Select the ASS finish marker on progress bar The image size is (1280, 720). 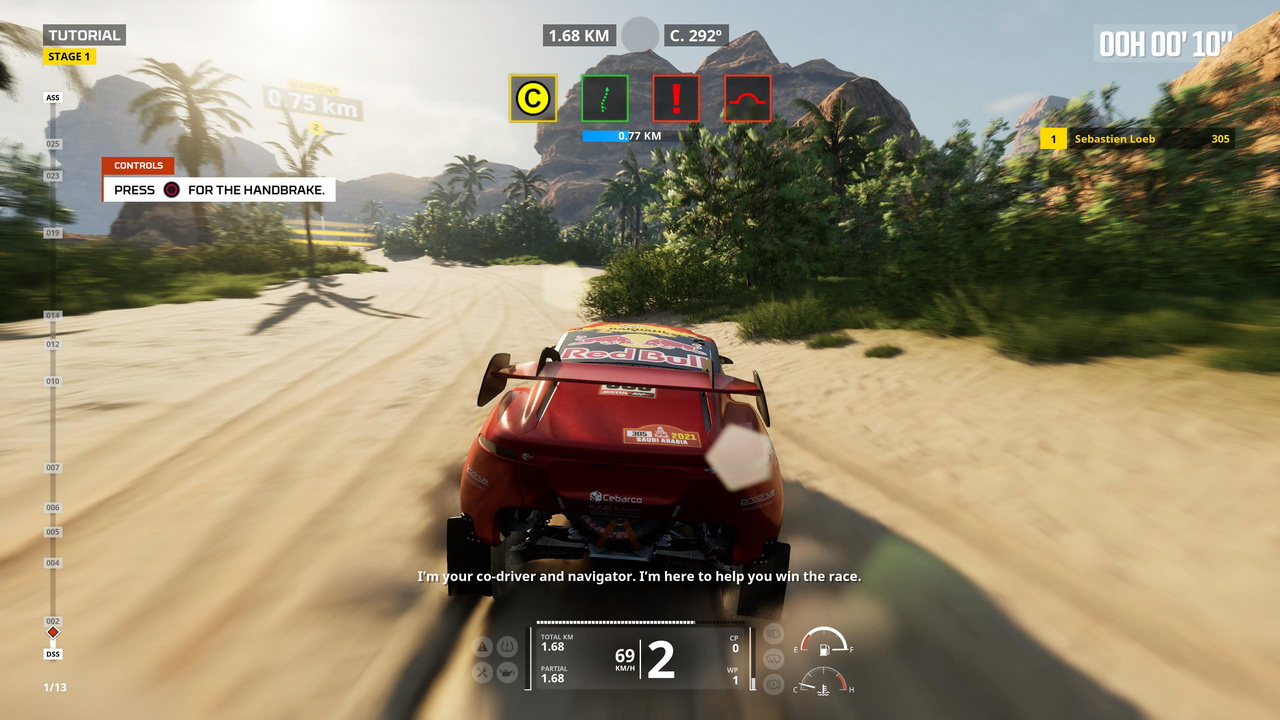(x=53, y=98)
